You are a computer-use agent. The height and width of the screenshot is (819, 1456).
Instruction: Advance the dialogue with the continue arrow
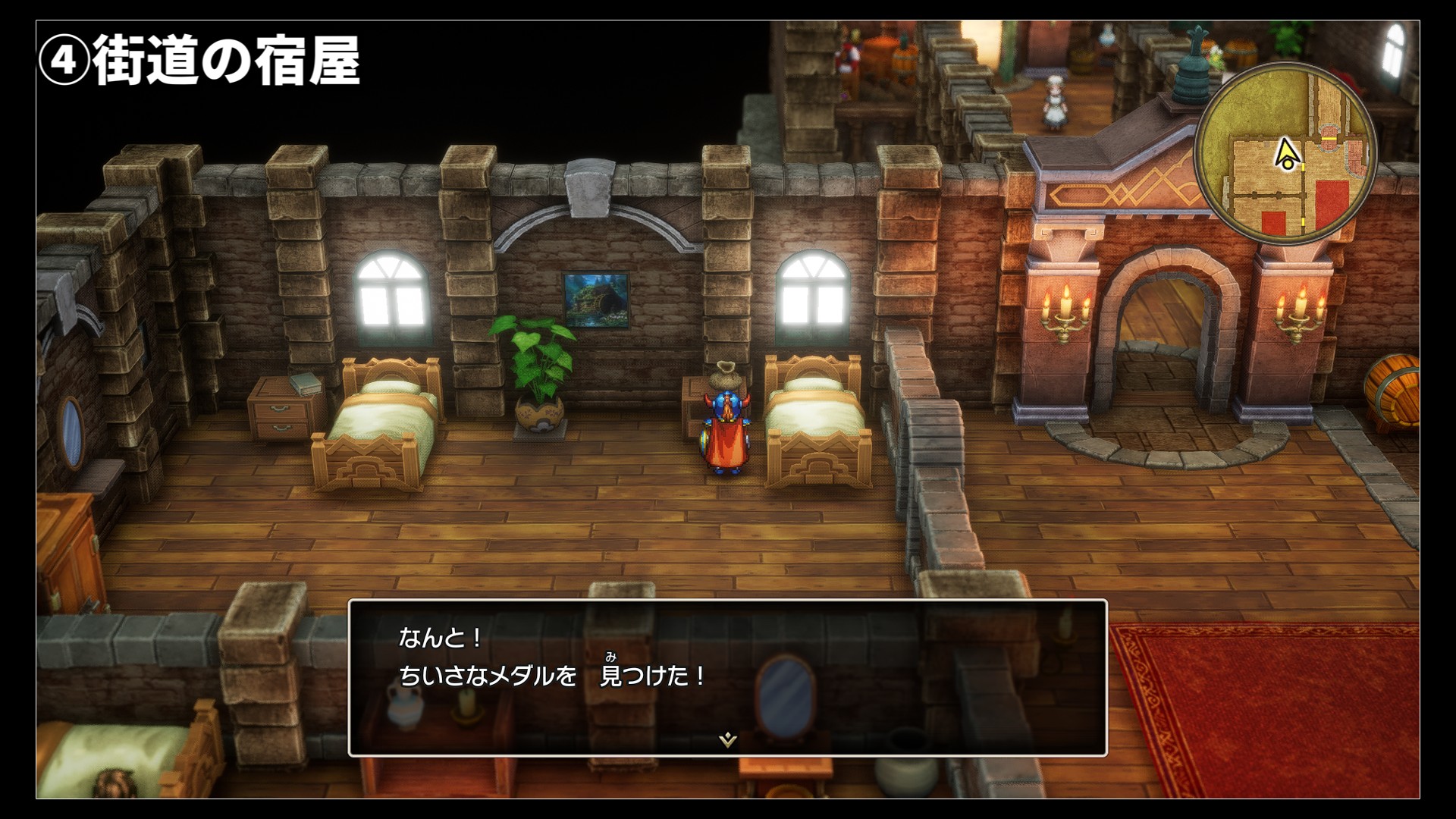coord(727,739)
